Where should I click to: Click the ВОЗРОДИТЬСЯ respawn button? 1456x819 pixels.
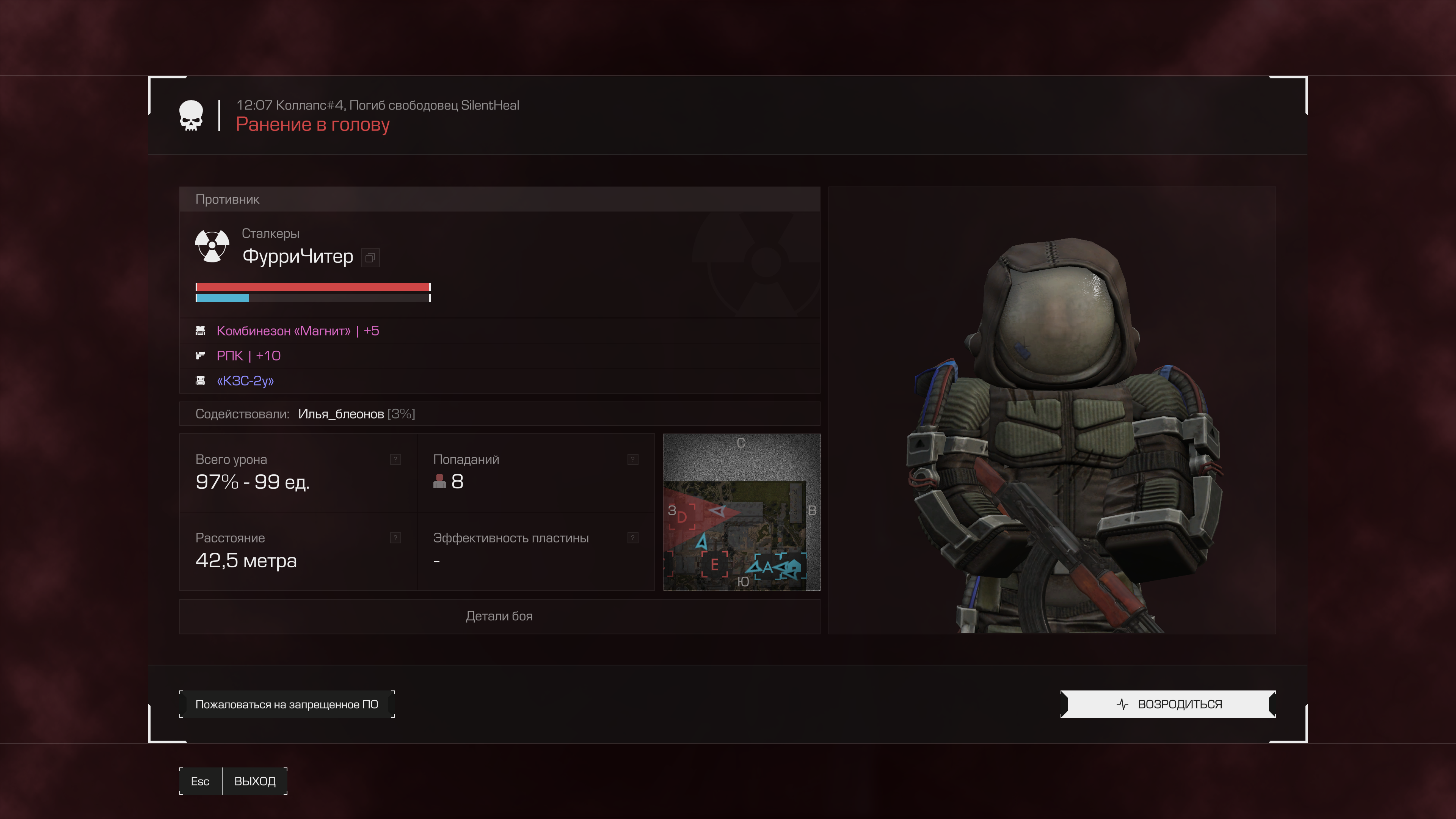pos(1168,704)
